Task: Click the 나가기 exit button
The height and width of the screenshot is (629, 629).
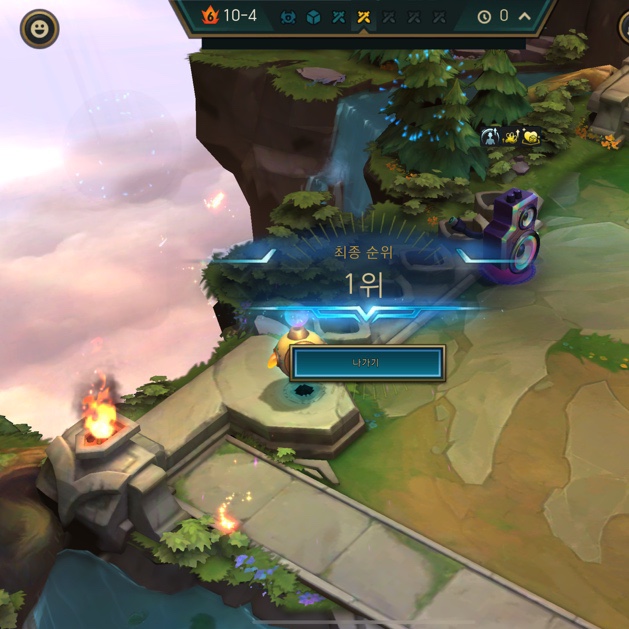Action: pyautogui.click(x=367, y=363)
